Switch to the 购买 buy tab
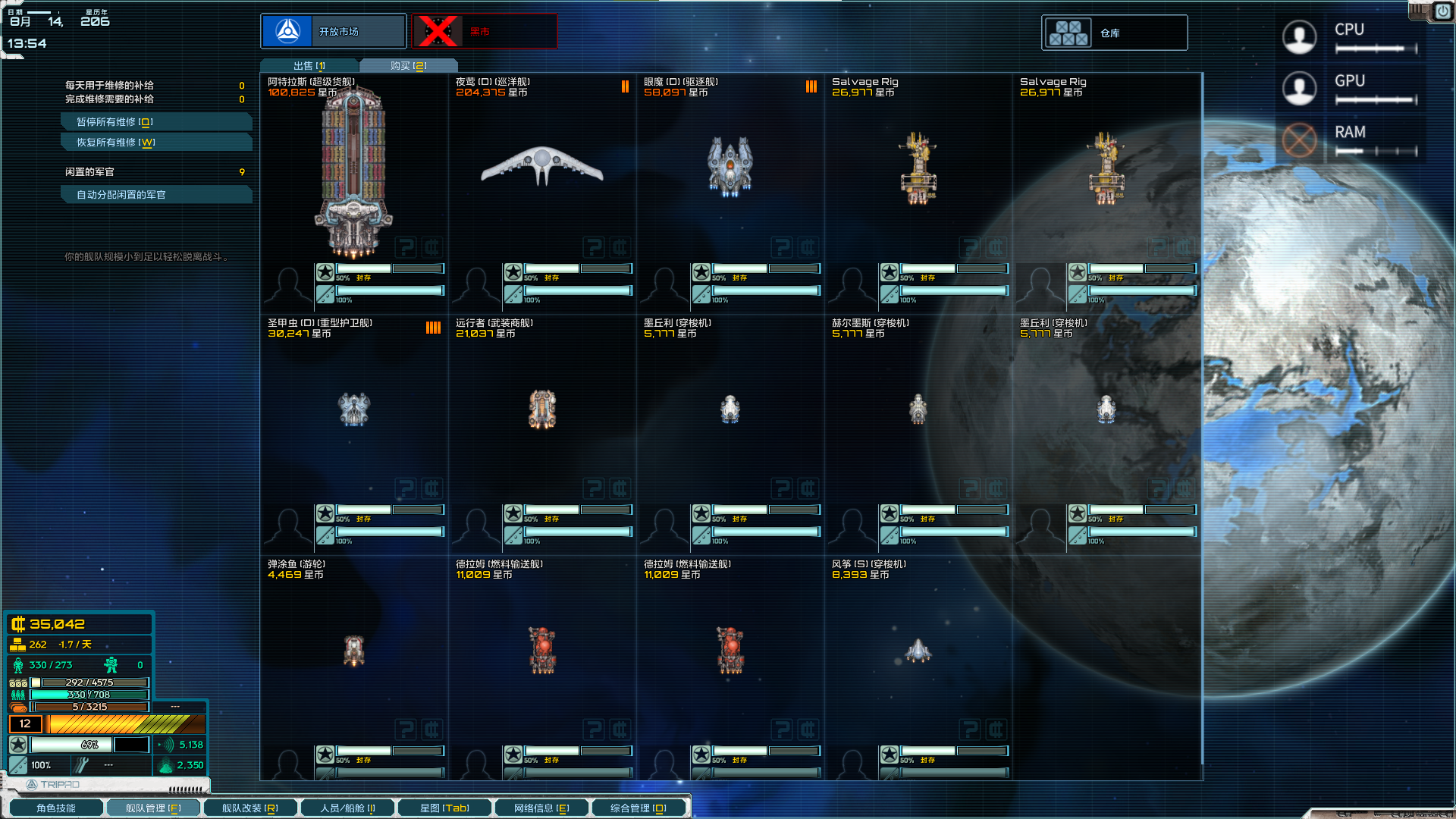Image resolution: width=1456 pixels, height=819 pixels. [x=409, y=66]
